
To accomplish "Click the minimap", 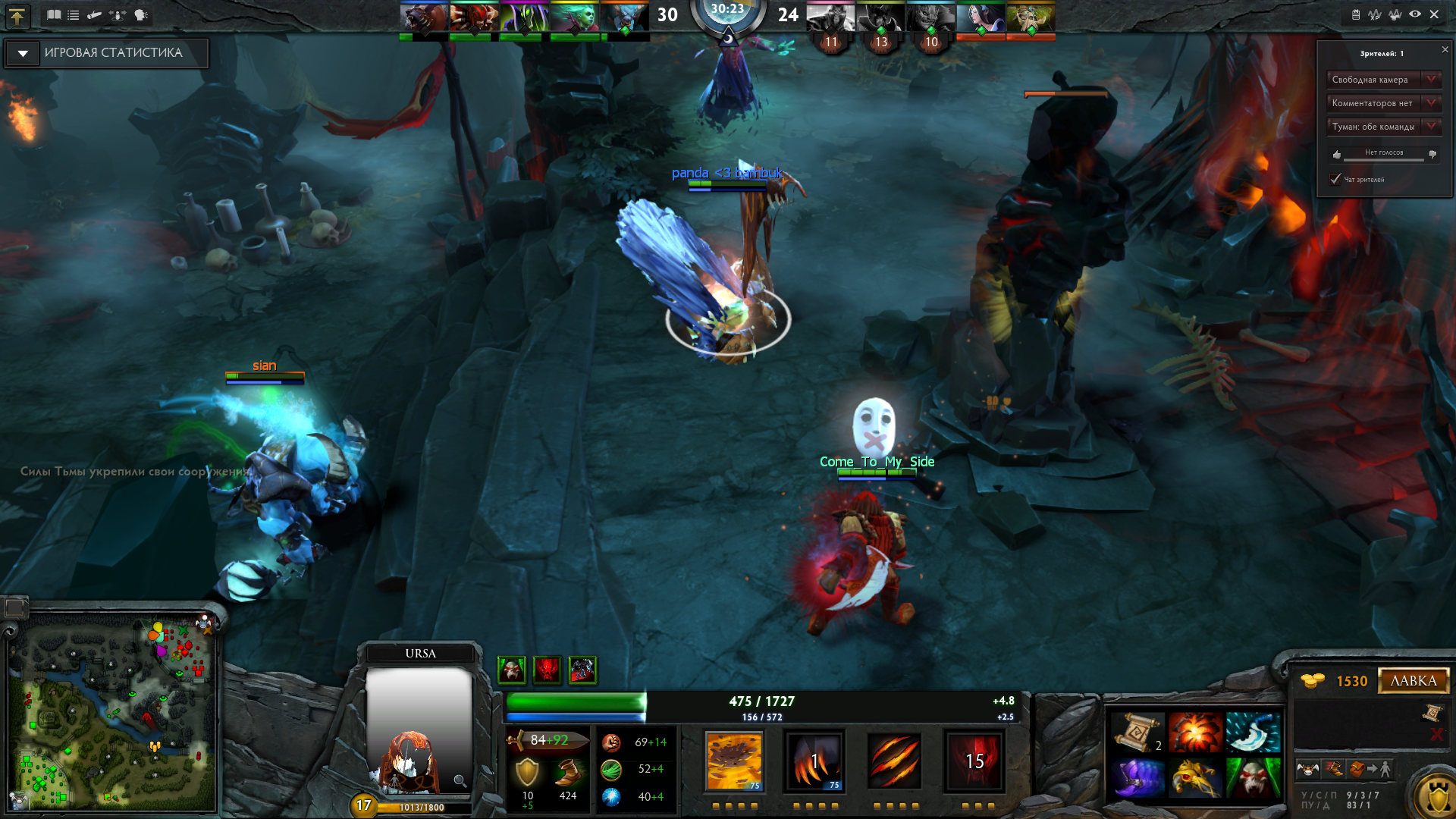I will 114,713.
